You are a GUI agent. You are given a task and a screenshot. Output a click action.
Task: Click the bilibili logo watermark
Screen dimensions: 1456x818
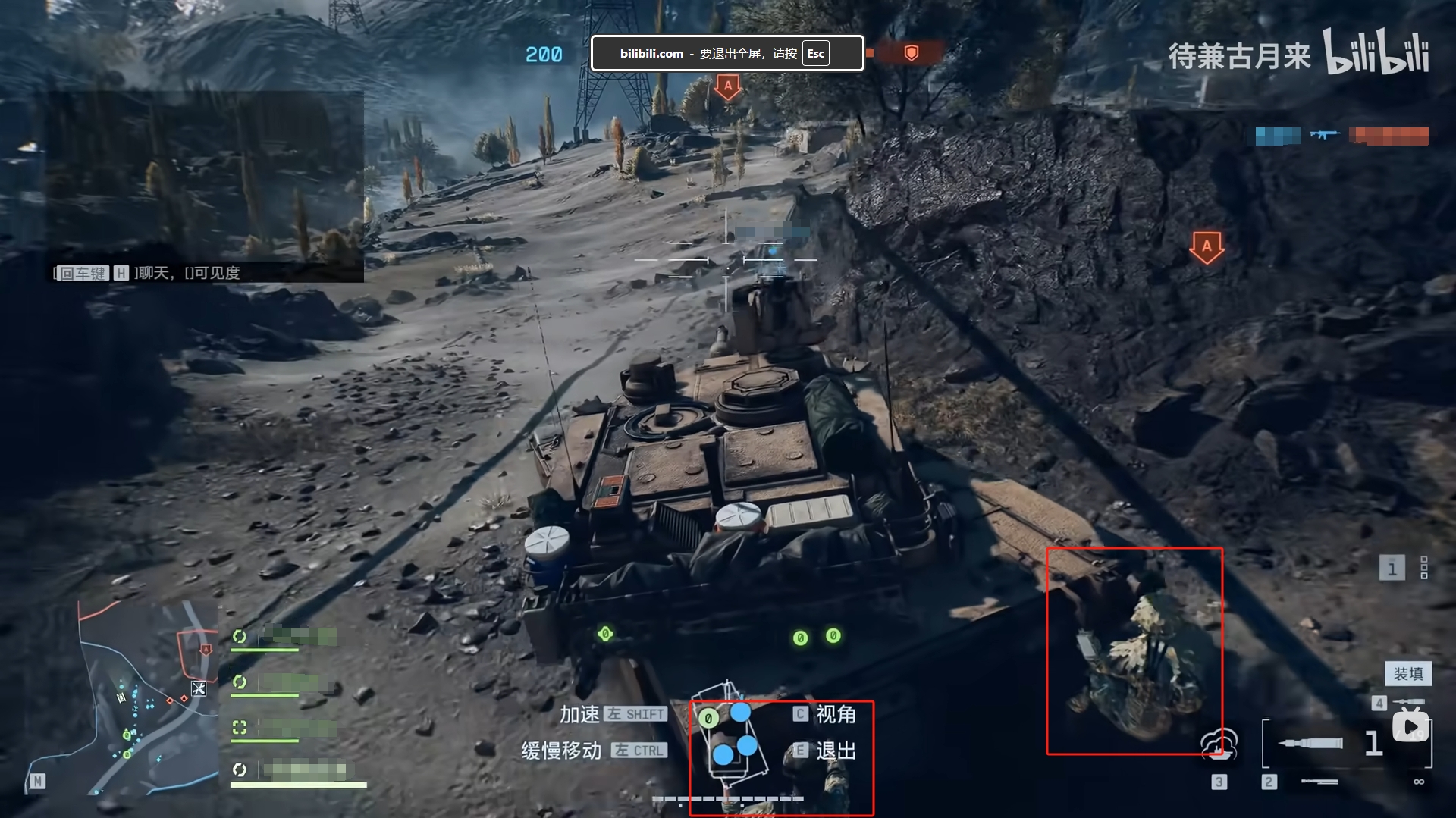pyautogui.click(x=1376, y=52)
